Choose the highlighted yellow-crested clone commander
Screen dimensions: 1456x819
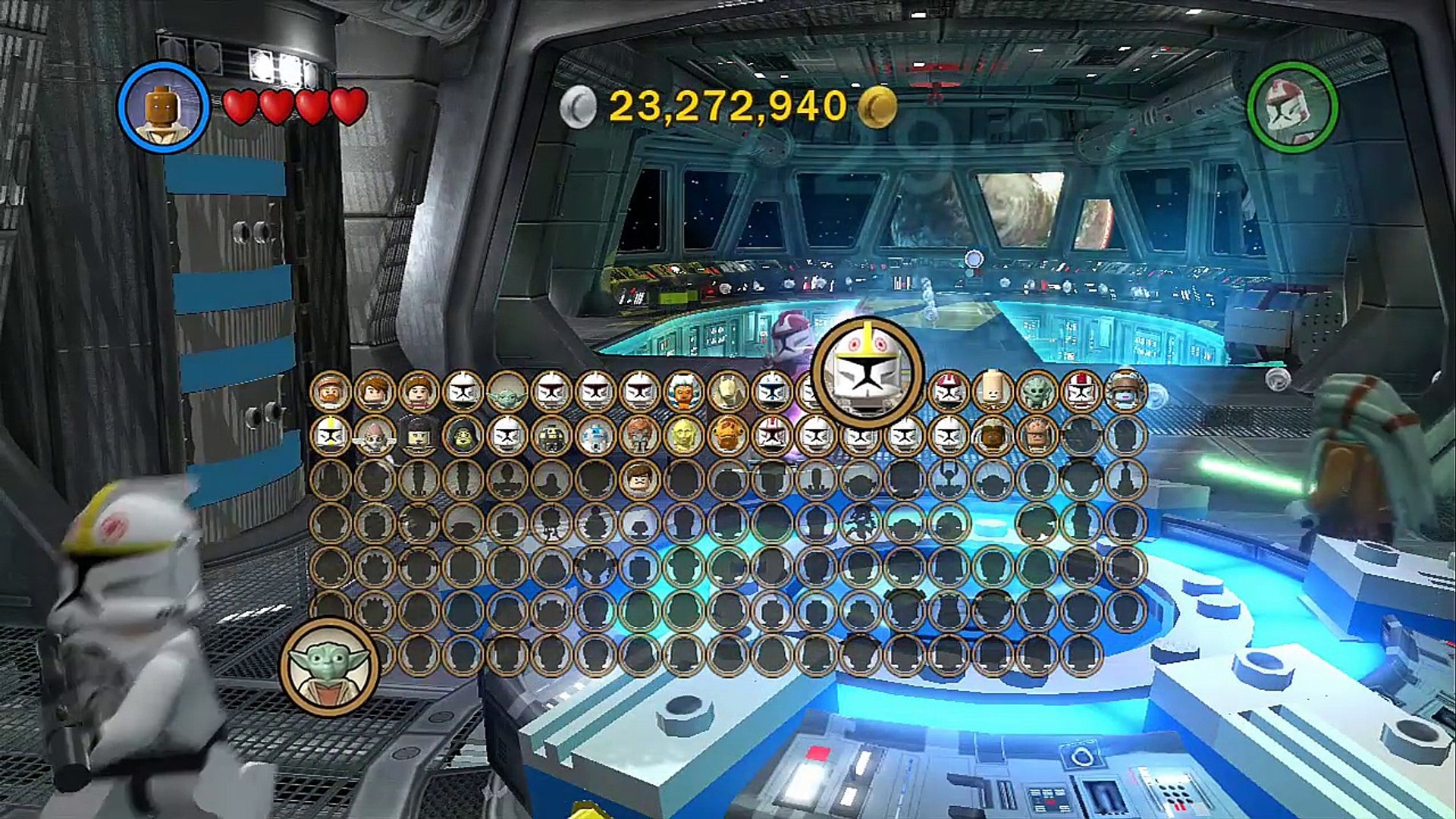point(867,372)
